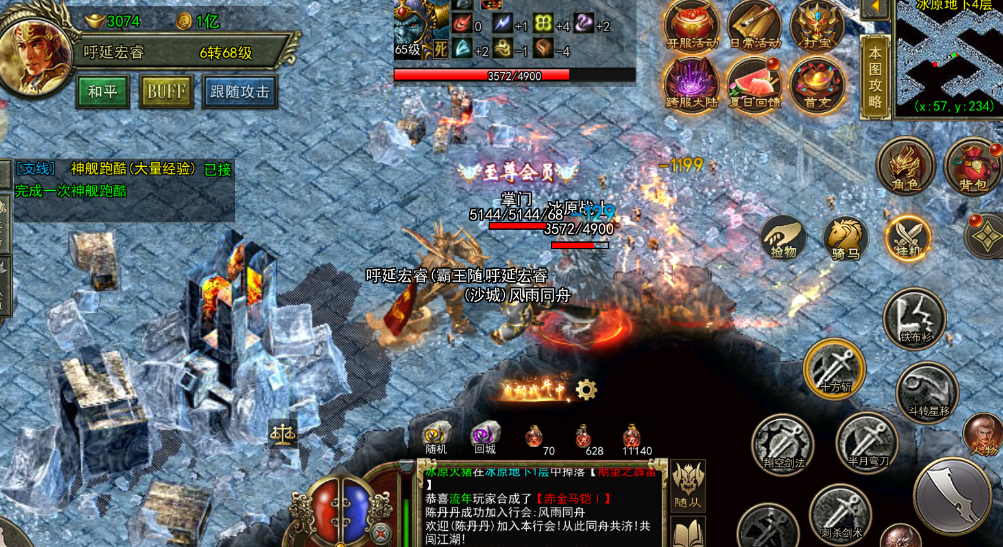Viewport: 1003px width, 547px height.
Task: Activate the 捡物 pick-up button
Action: (784, 238)
